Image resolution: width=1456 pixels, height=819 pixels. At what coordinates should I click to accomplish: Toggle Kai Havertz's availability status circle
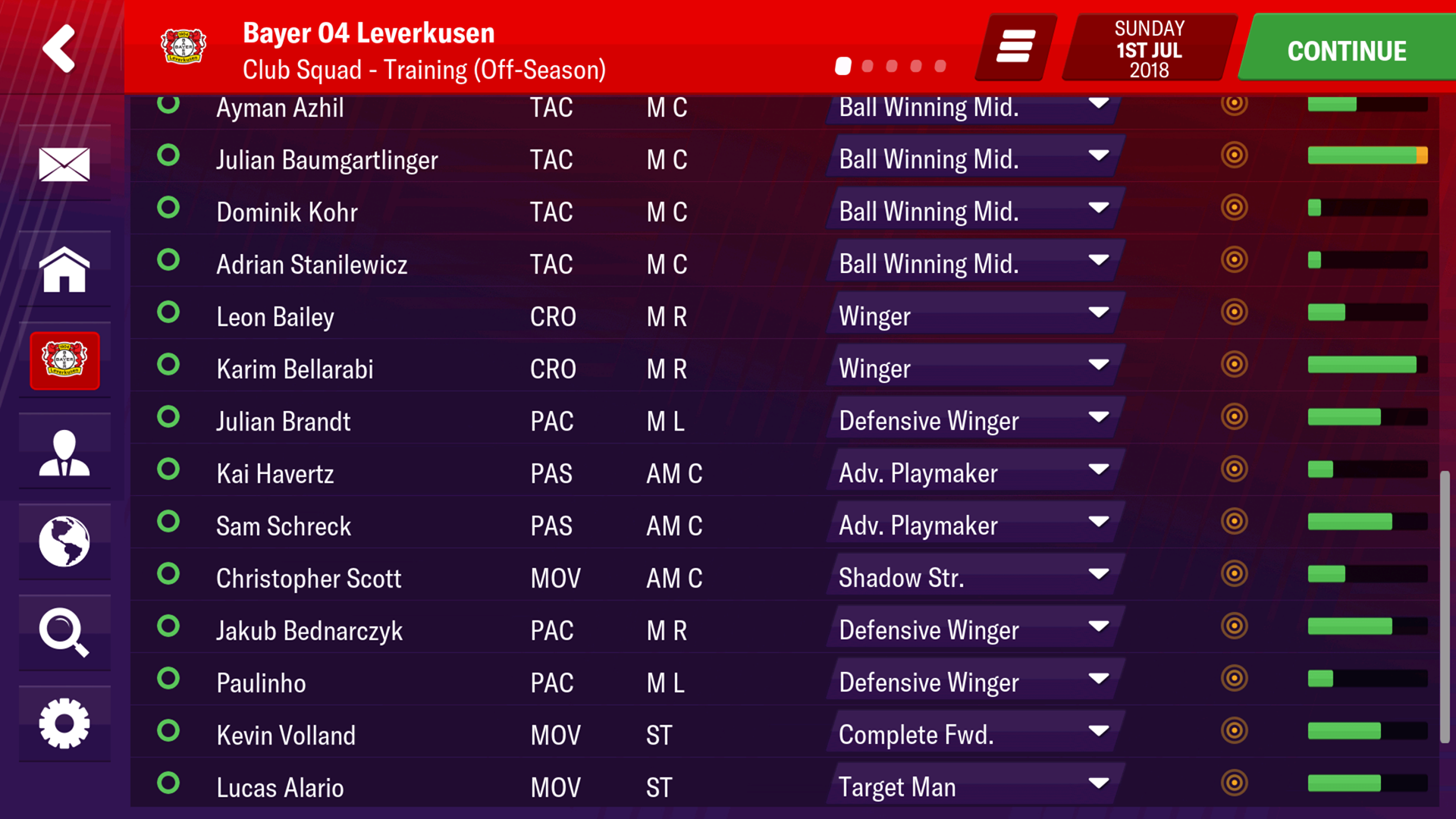click(168, 470)
